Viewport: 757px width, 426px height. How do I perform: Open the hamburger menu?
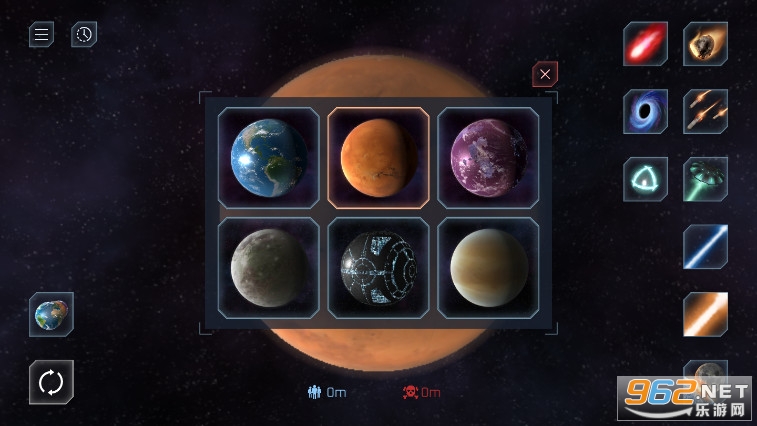click(41, 35)
